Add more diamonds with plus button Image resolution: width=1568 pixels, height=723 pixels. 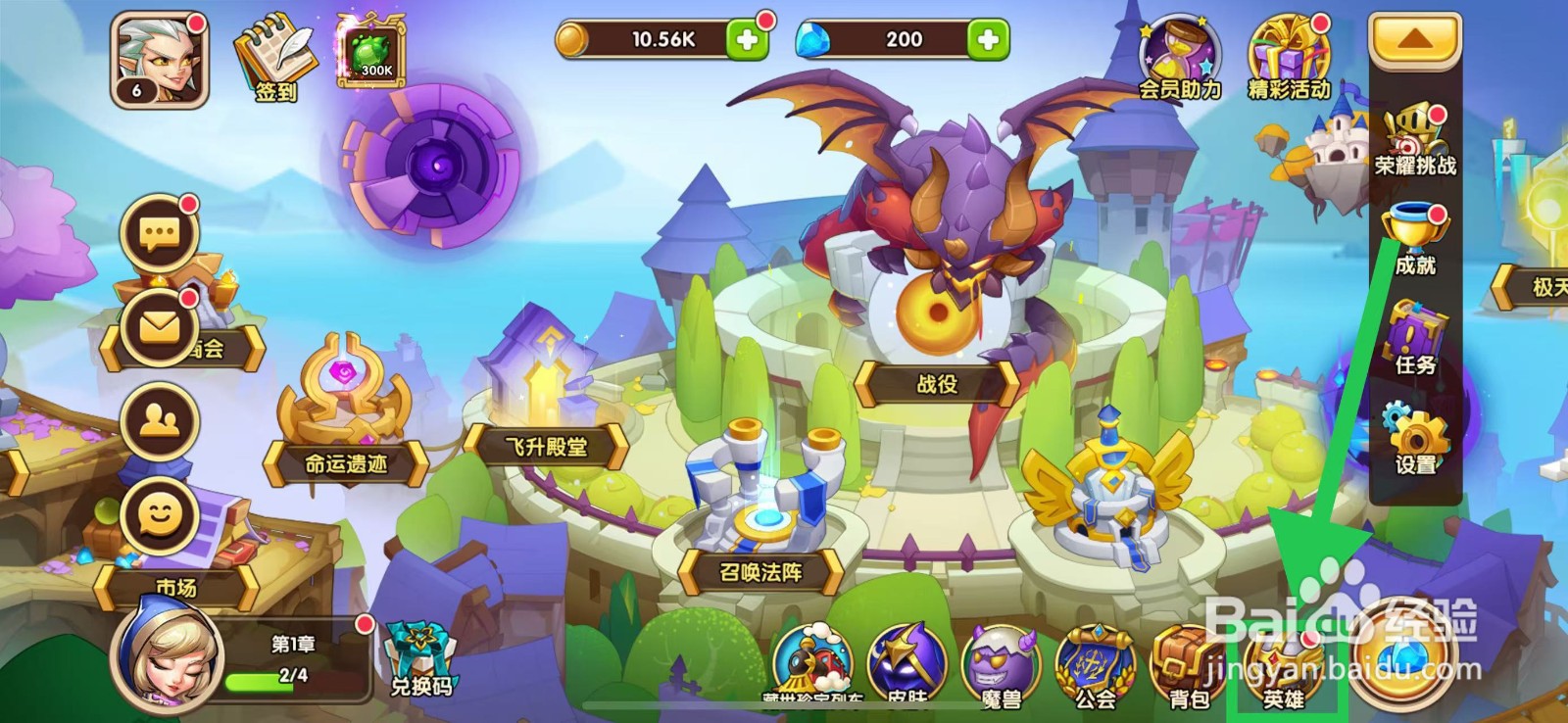(x=986, y=39)
